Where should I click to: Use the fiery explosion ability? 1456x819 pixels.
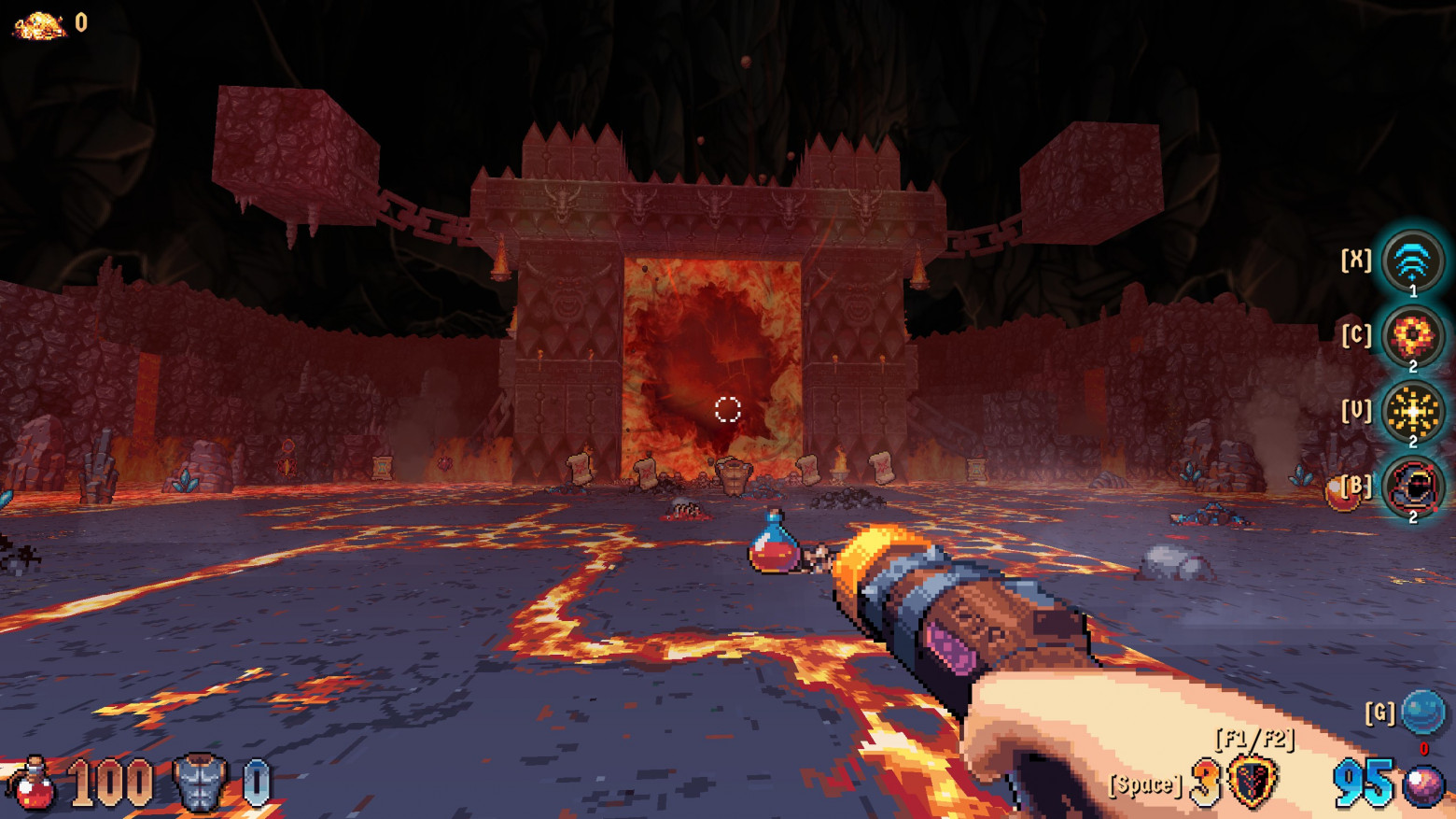coord(1412,336)
